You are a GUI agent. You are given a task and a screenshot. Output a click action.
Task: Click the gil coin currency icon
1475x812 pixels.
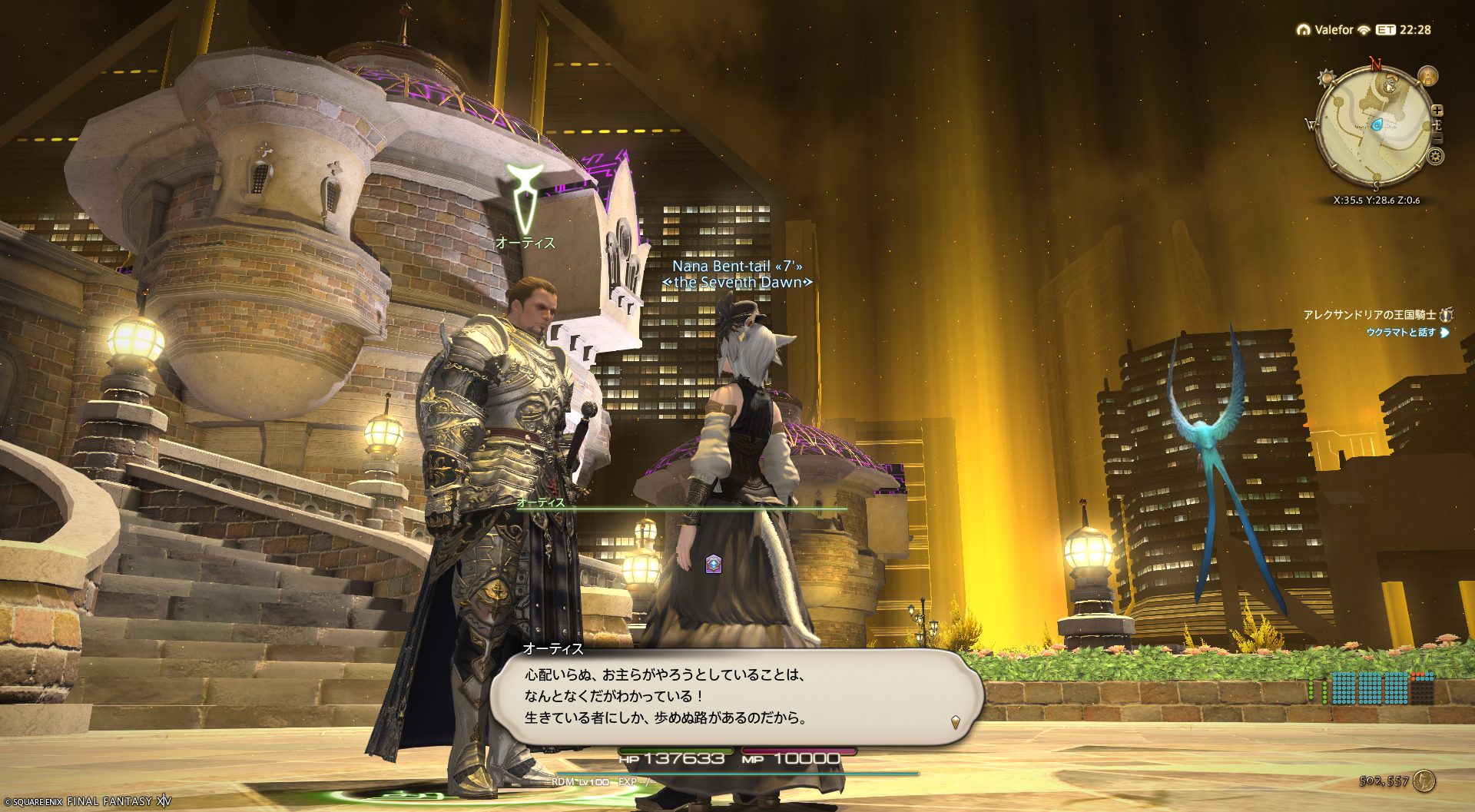1424,781
